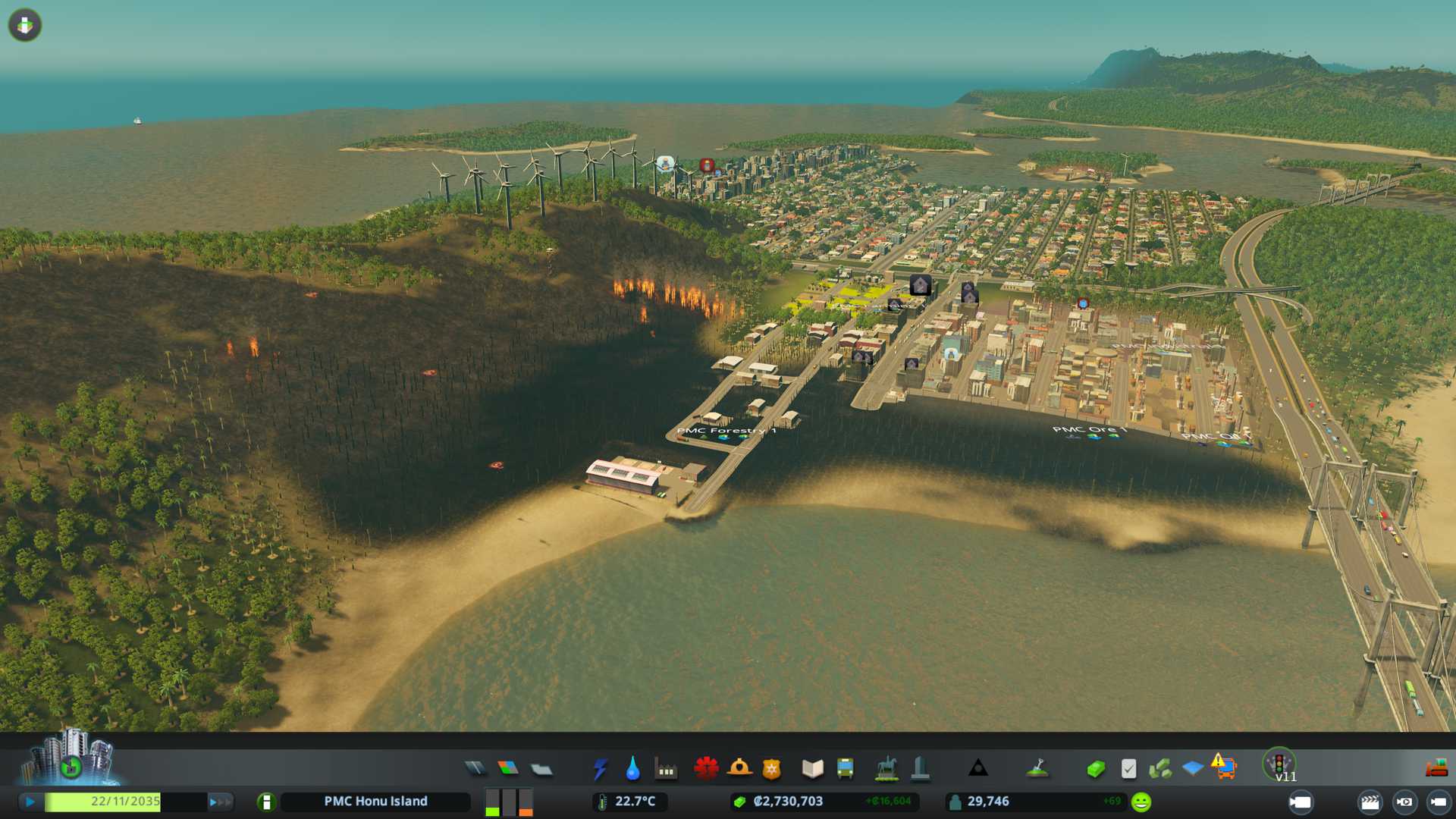Image resolution: width=1456 pixels, height=819 pixels.
Task: Click the green smiley happiness icon
Action: pyautogui.click(x=1141, y=802)
